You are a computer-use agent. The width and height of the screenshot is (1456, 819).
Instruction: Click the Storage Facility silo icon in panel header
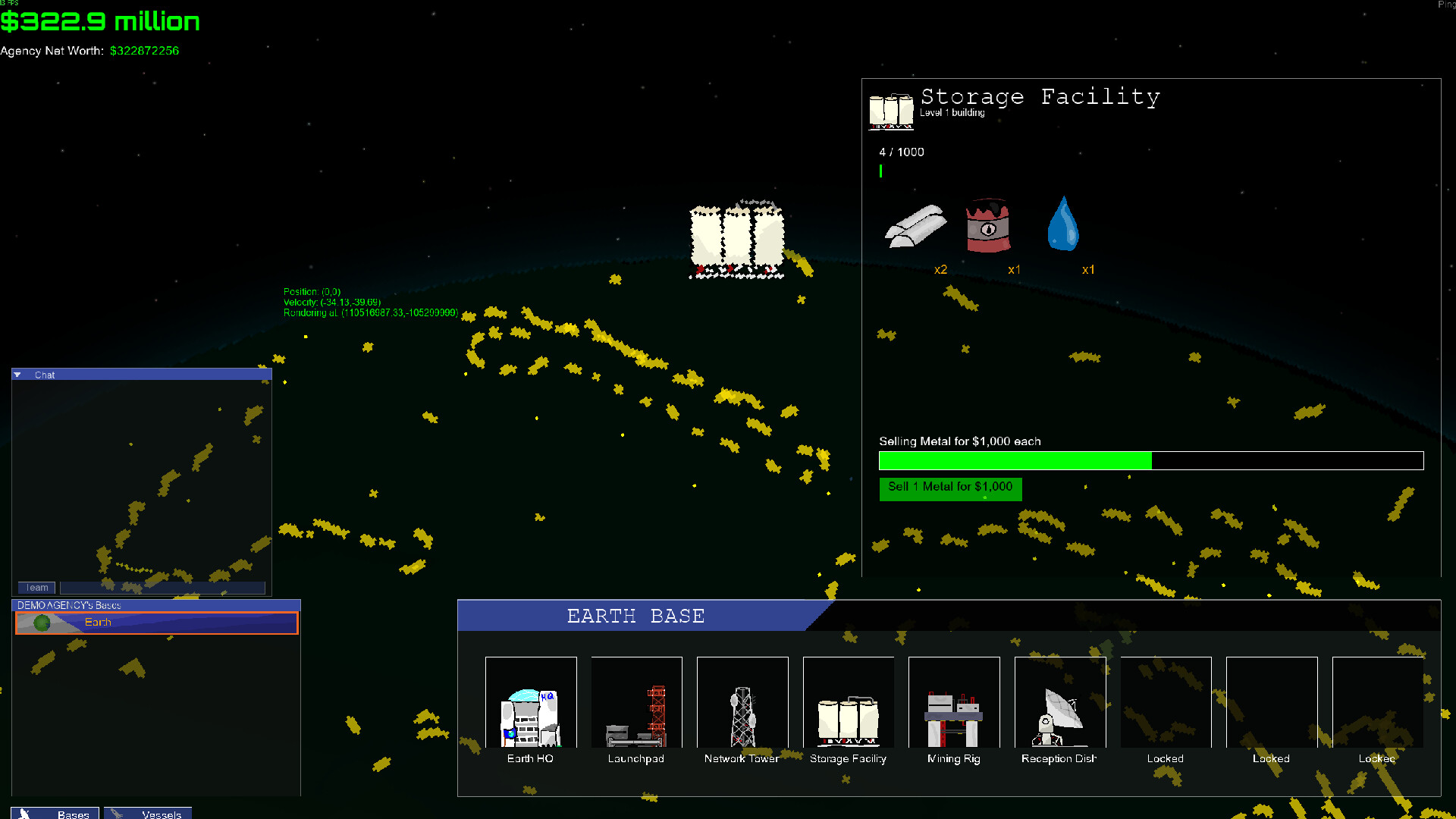(x=890, y=110)
